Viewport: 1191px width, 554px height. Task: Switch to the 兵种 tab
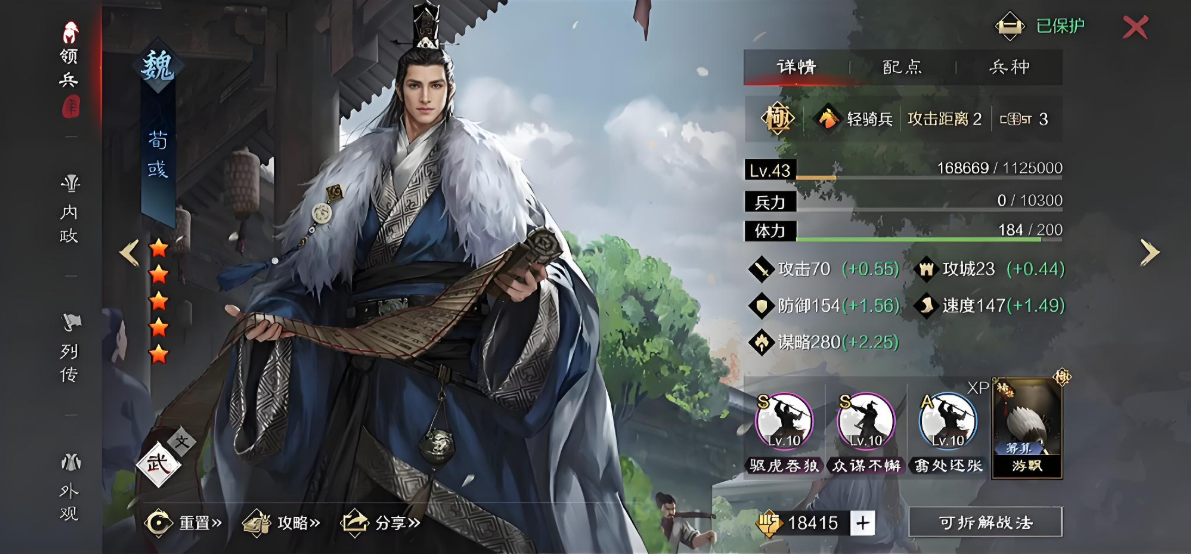click(x=1009, y=67)
